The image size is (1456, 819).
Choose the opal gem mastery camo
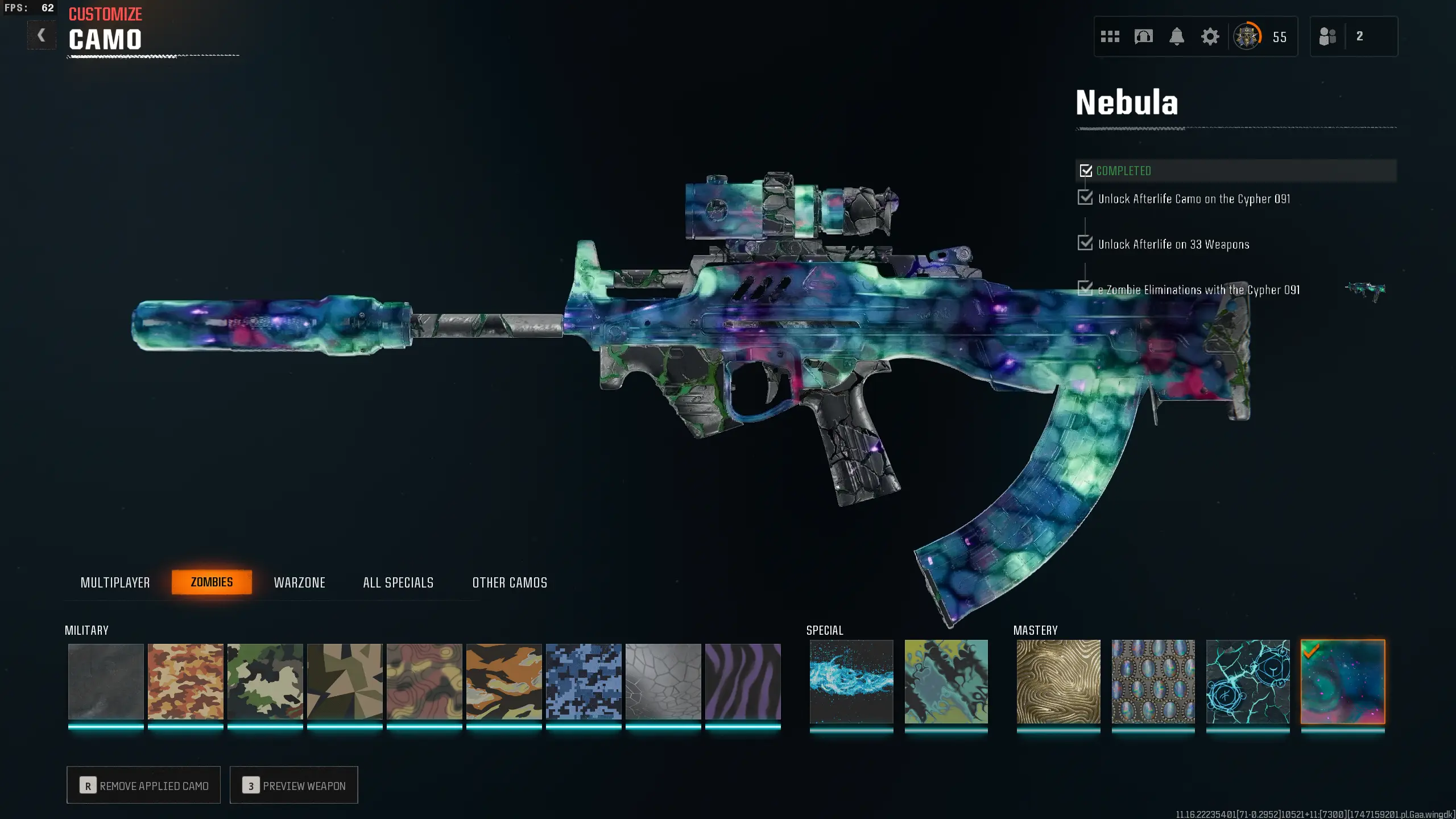coord(1153,681)
